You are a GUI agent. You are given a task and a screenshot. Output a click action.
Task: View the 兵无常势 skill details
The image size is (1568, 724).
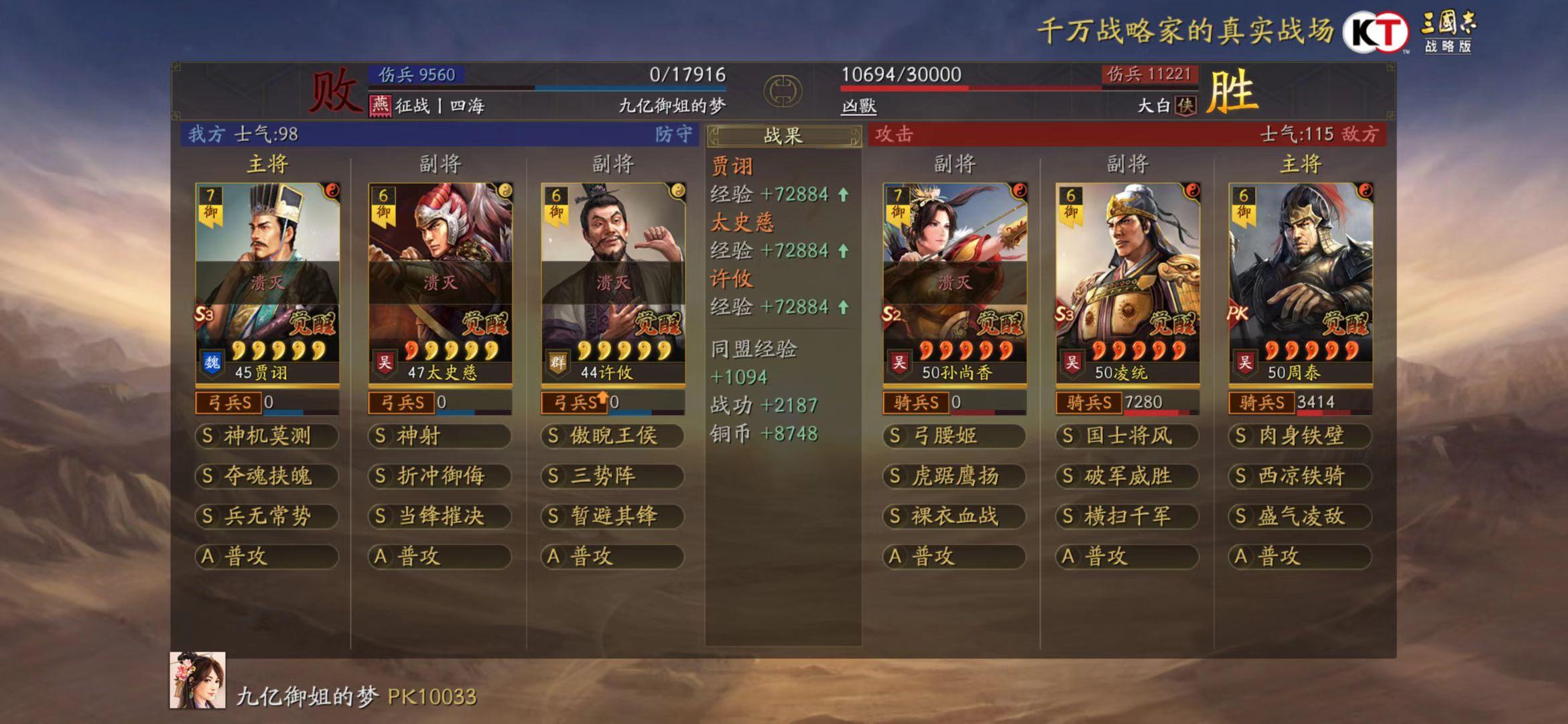(x=267, y=517)
